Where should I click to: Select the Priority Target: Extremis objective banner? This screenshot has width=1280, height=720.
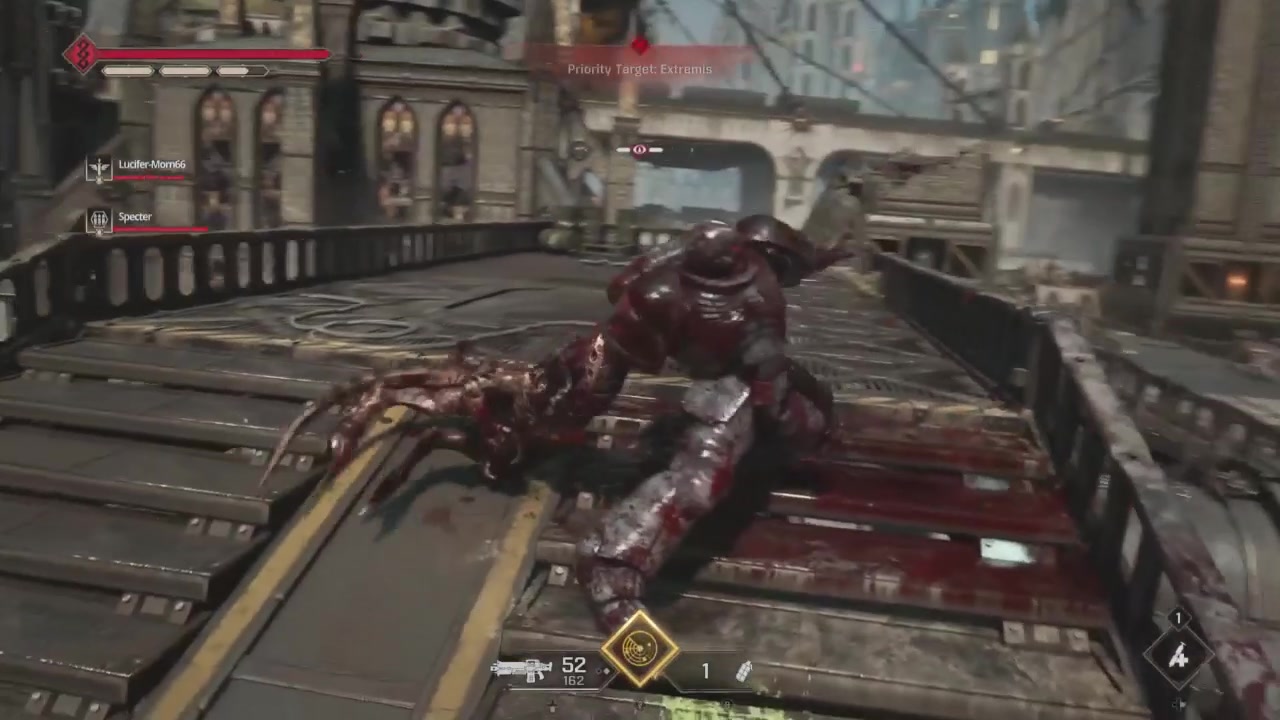click(640, 69)
